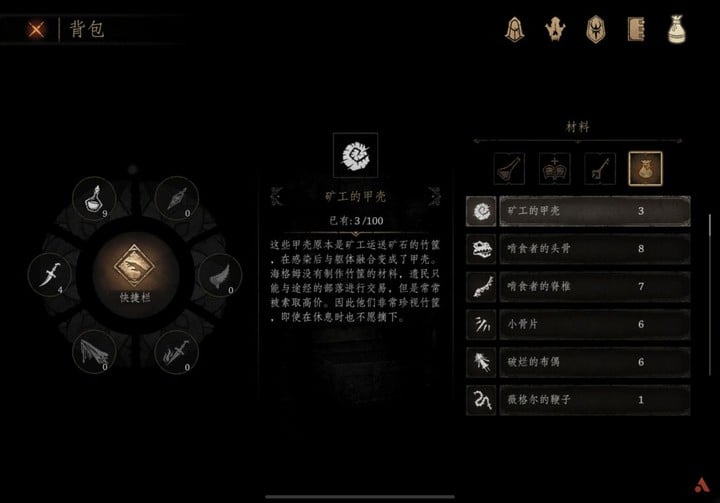Screen dimensions: 720x503
Task: Select 啃食者的头骨 in the materials list
Action: [x=578, y=249]
